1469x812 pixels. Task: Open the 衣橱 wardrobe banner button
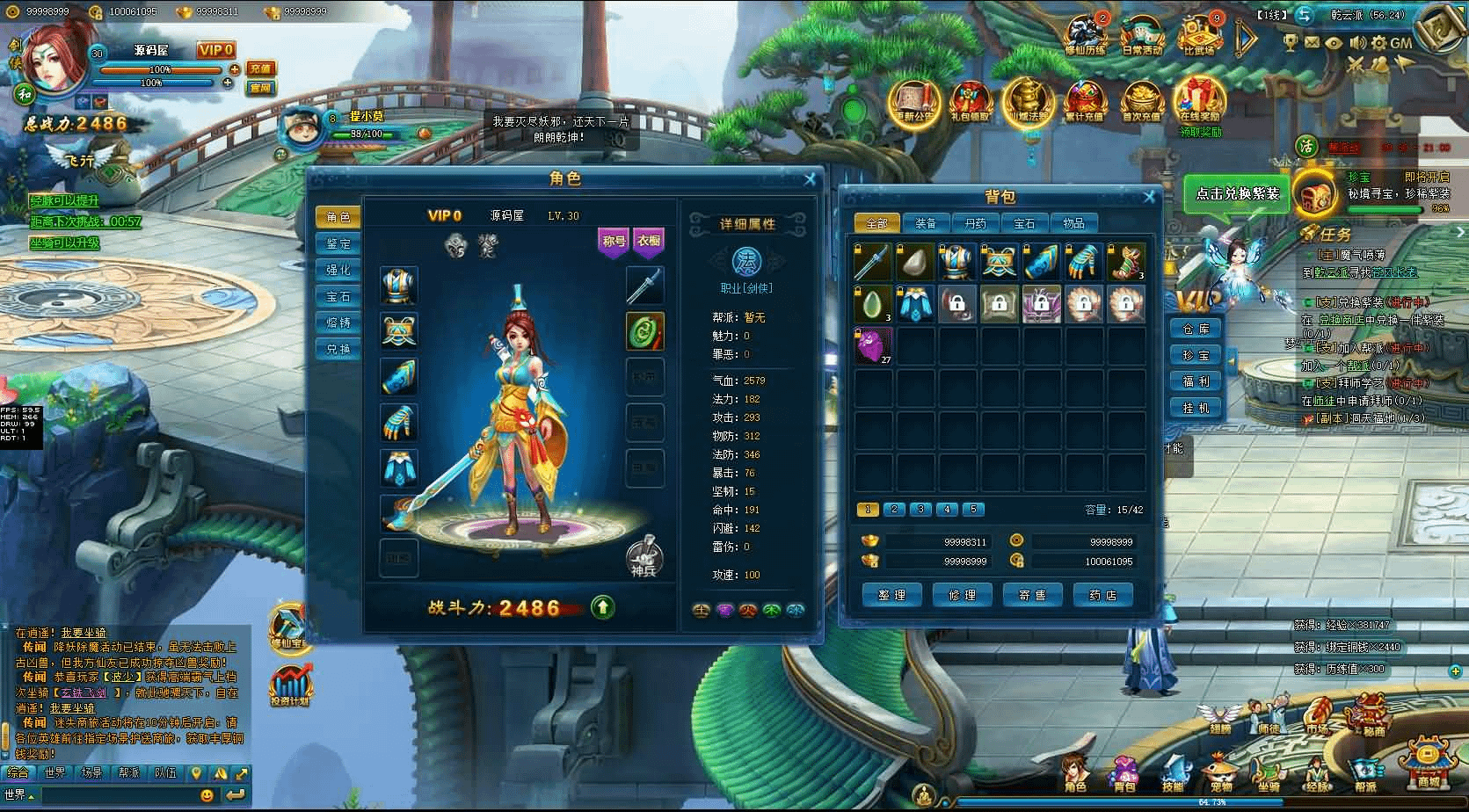(649, 241)
